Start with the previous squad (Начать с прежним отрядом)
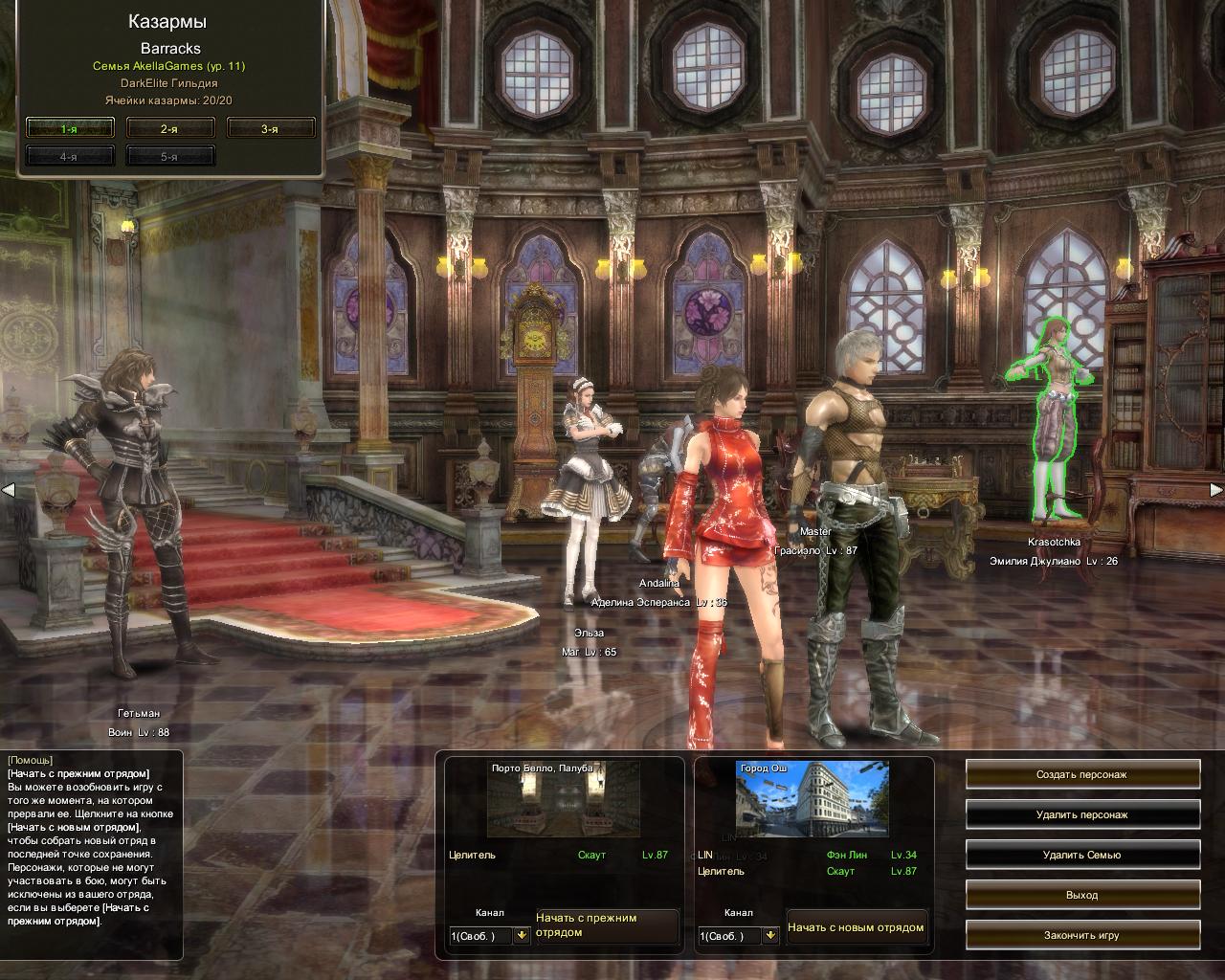The width and height of the screenshot is (1225, 980). tap(607, 925)
